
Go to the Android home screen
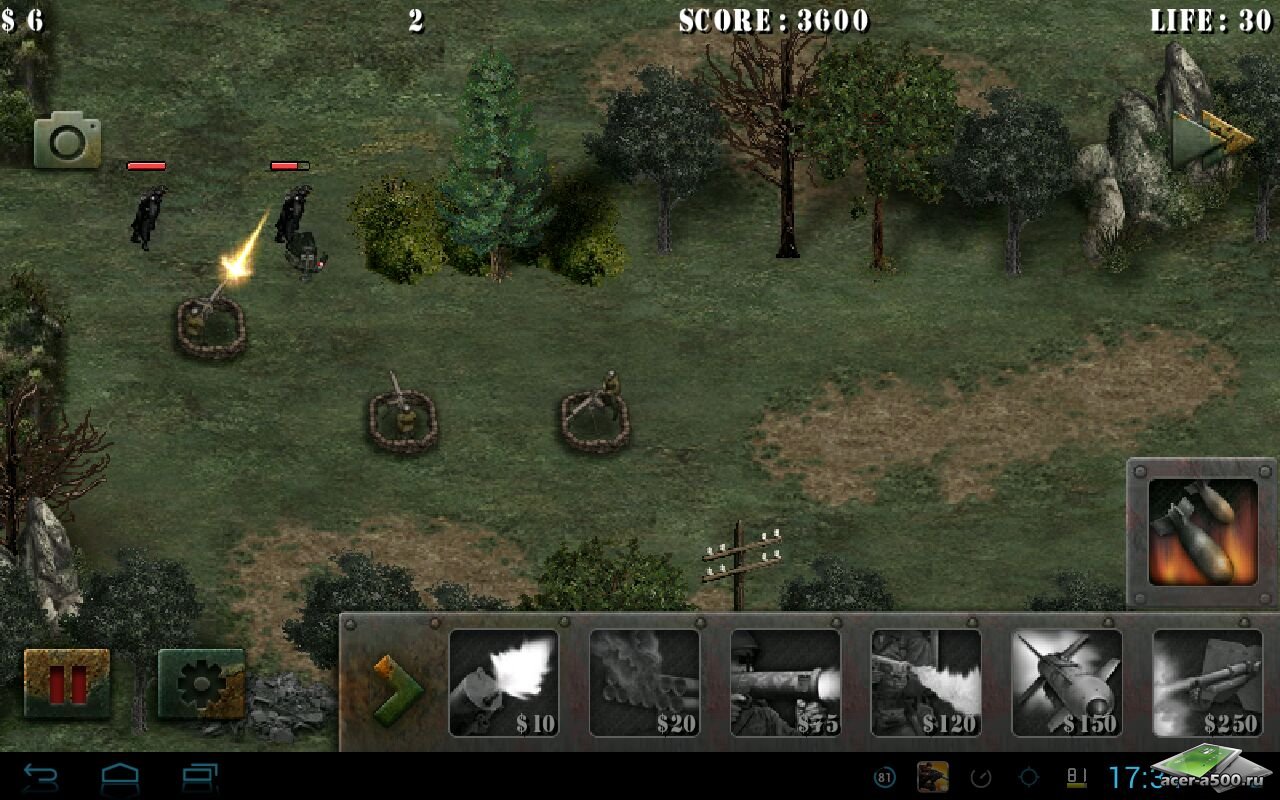point(120,777)
